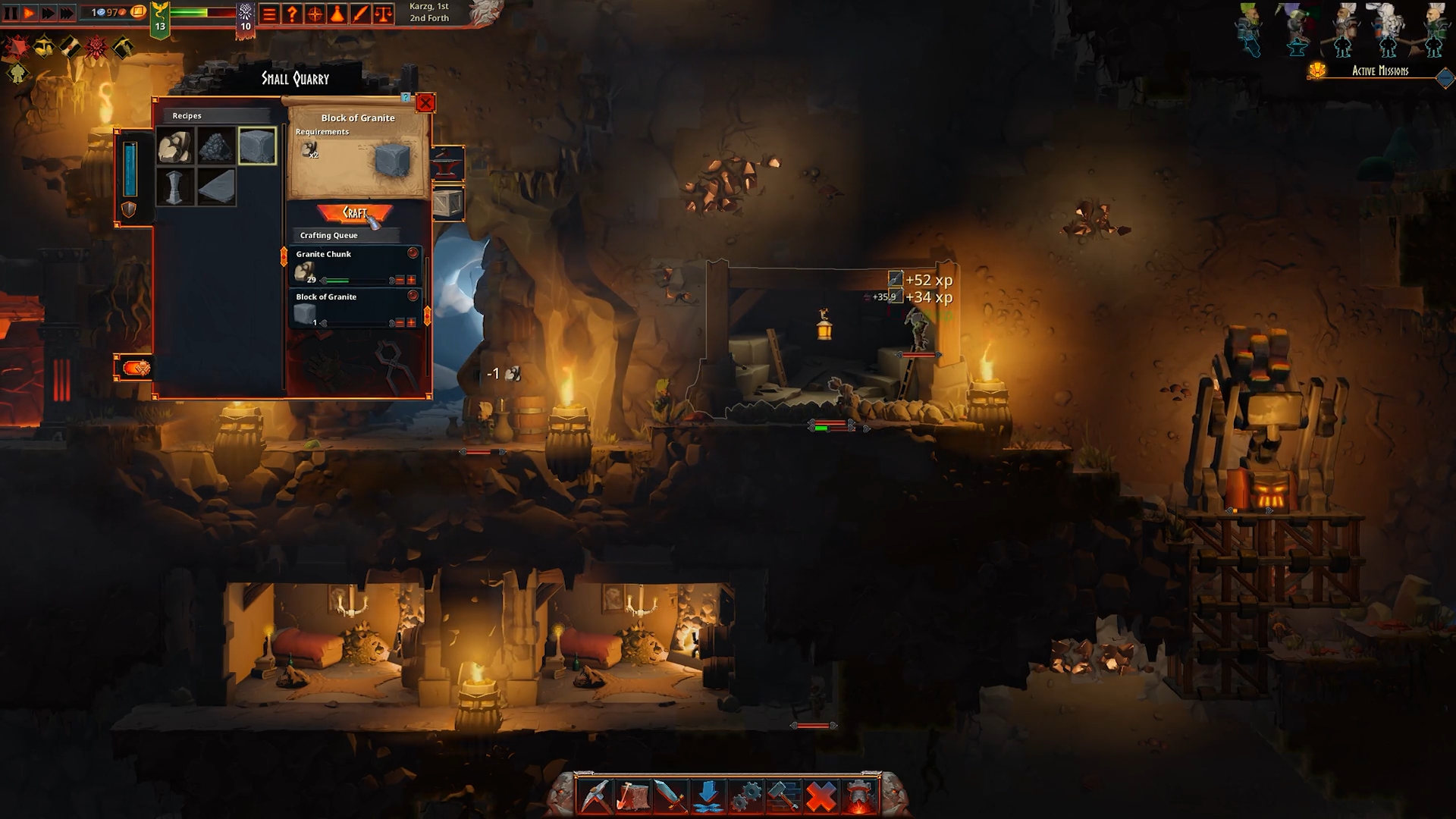1456x819 pixels.
Task: Close the Small Quarry window
Action: 425,102
